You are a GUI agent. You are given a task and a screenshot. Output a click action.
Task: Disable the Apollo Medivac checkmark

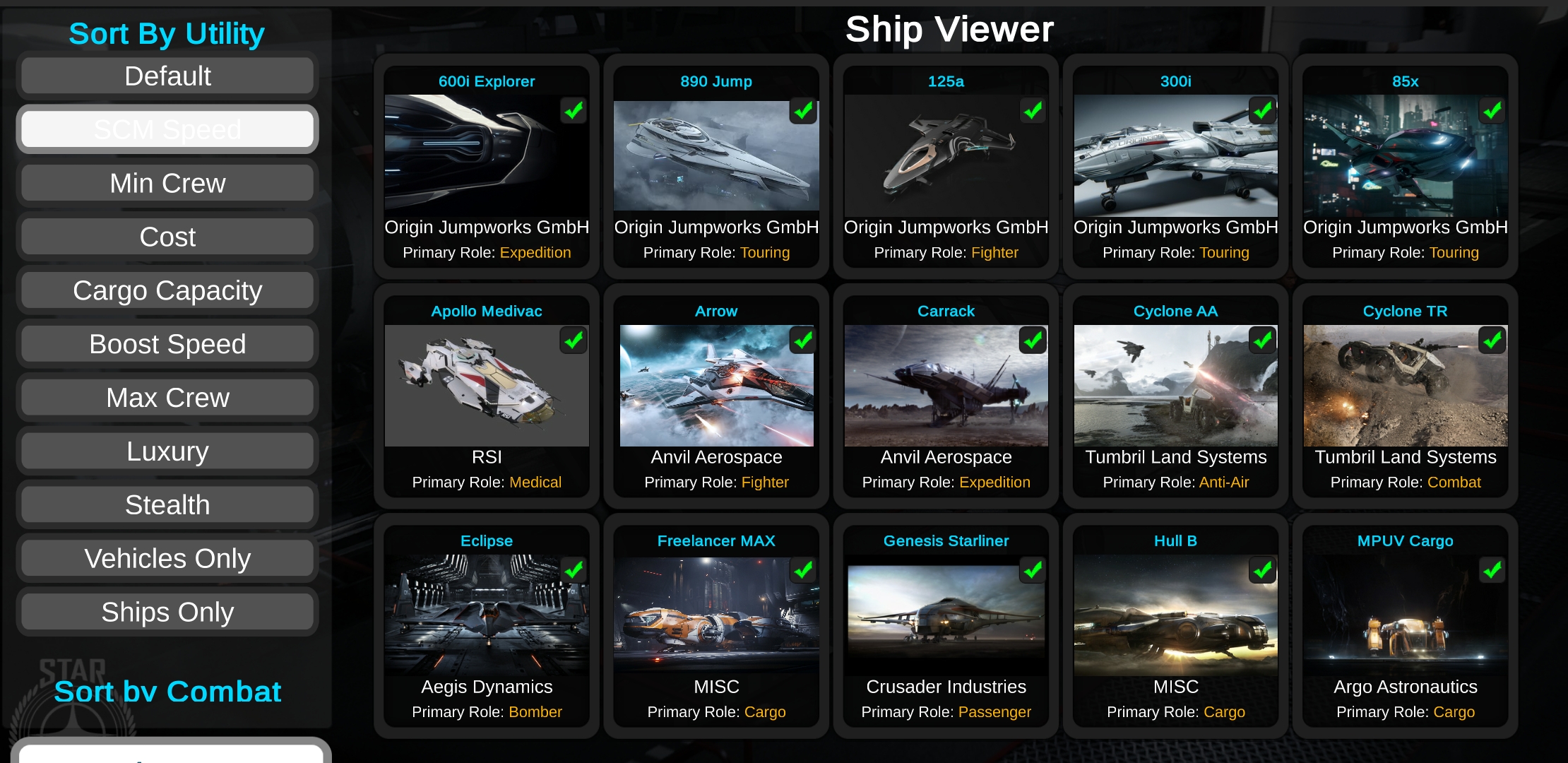click(x=574, y=341)
